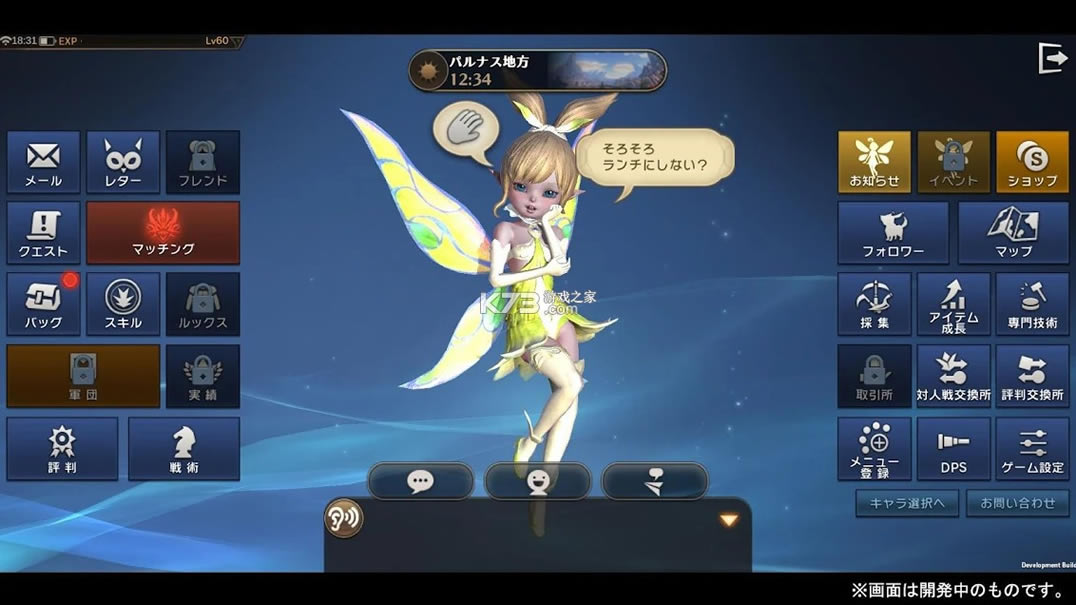Open the メール mail menu
This screenshot has width=1076, height=605.
[x=43, y=162]
